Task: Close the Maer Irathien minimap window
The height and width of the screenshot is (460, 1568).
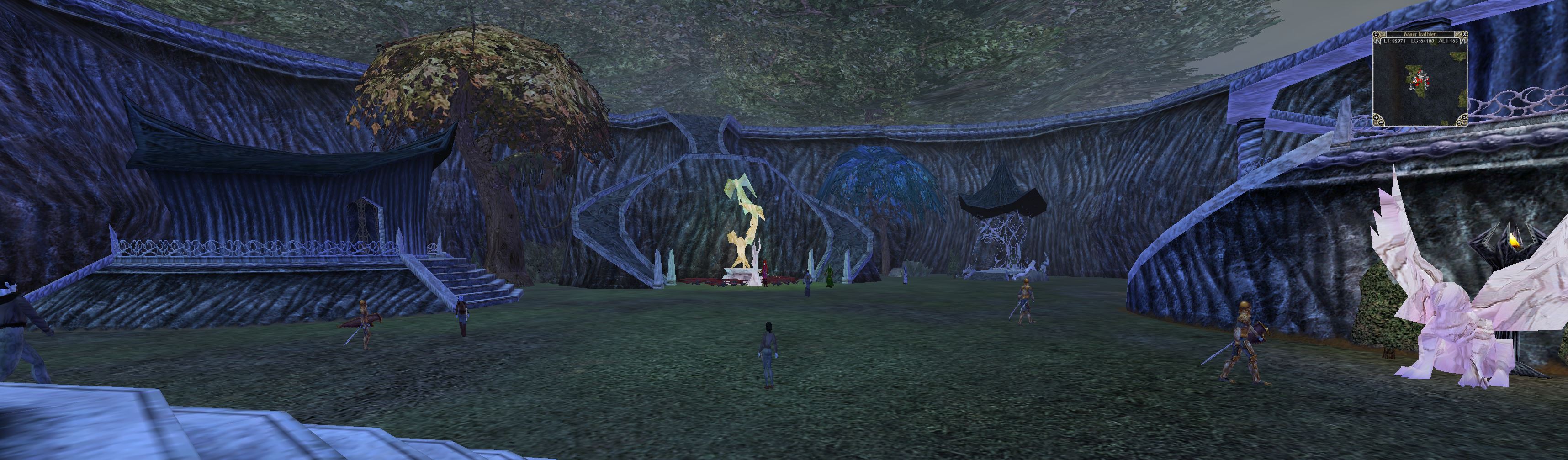Action: 1465,35
